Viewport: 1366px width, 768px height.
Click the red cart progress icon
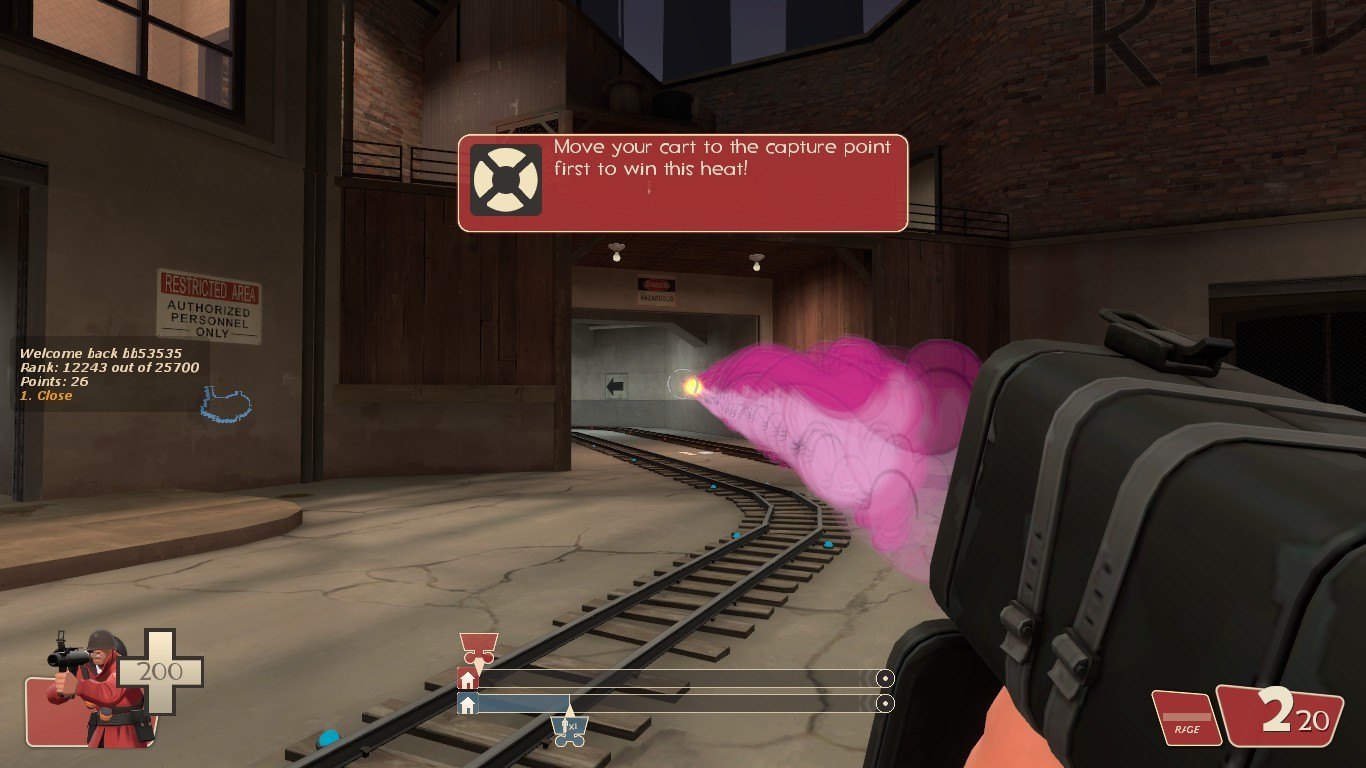tap(477, 645)
